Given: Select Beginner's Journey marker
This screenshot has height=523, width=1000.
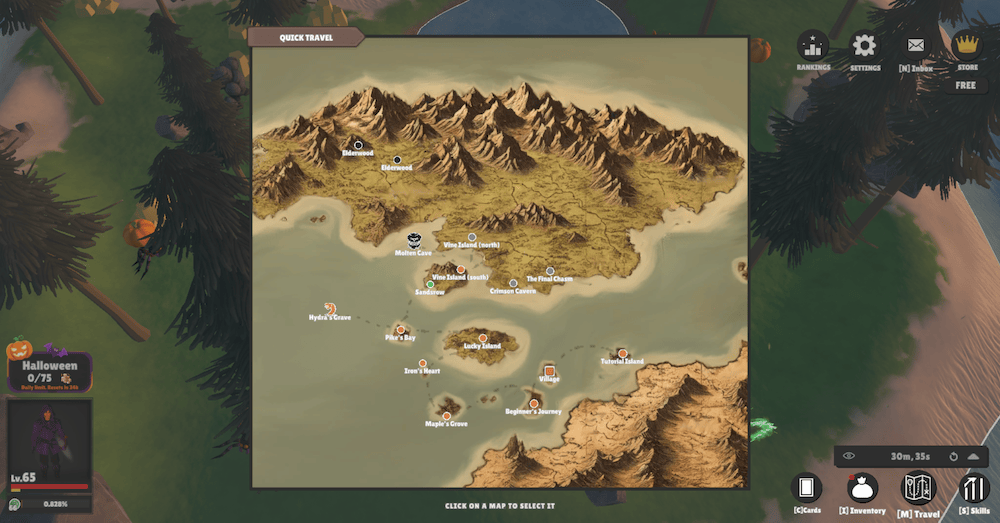Looking at the screenshot, I should (x=533, y=403).
